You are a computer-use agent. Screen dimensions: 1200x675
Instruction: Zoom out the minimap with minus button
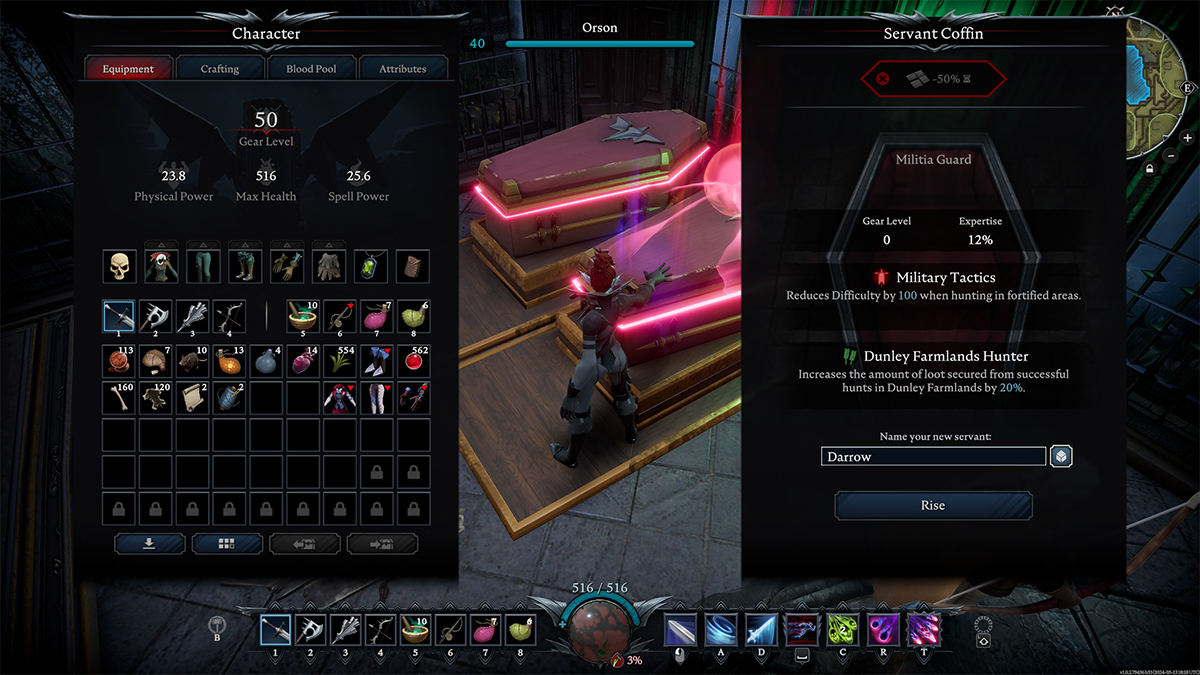pos(1170,155)
